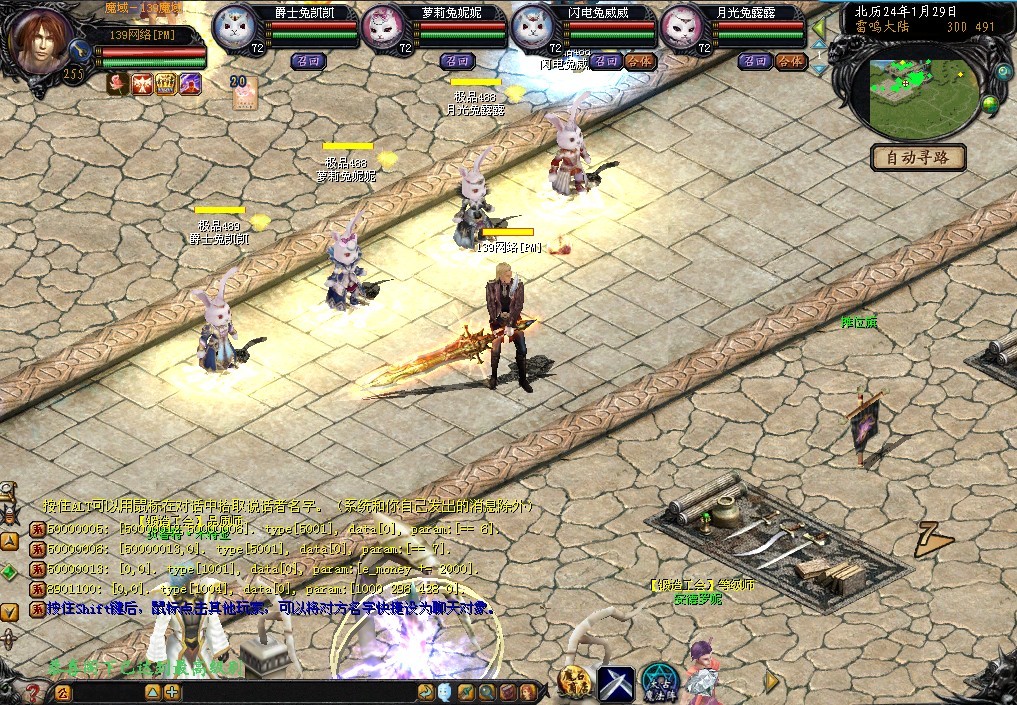Merge with 闪电兔威威 using its 合体 button
1017x705 pixels.
coord(640,61)
